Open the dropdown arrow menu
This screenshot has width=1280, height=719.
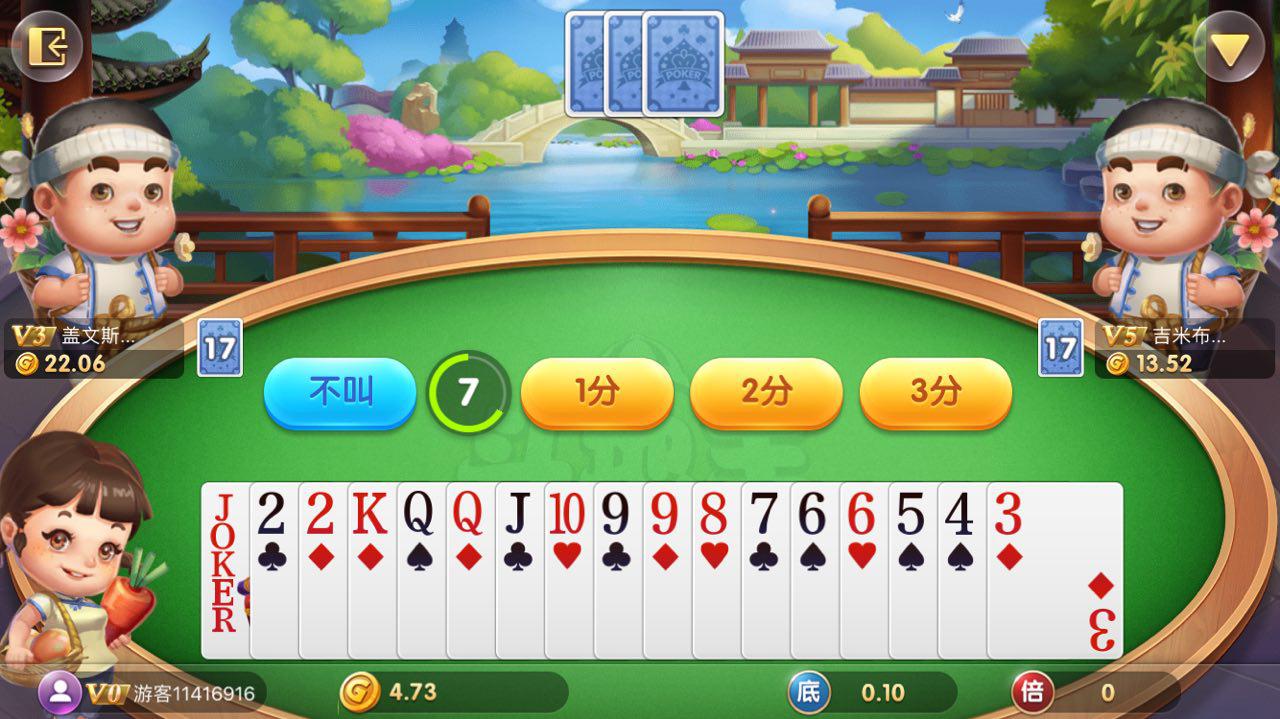(x=1229, y=47)
